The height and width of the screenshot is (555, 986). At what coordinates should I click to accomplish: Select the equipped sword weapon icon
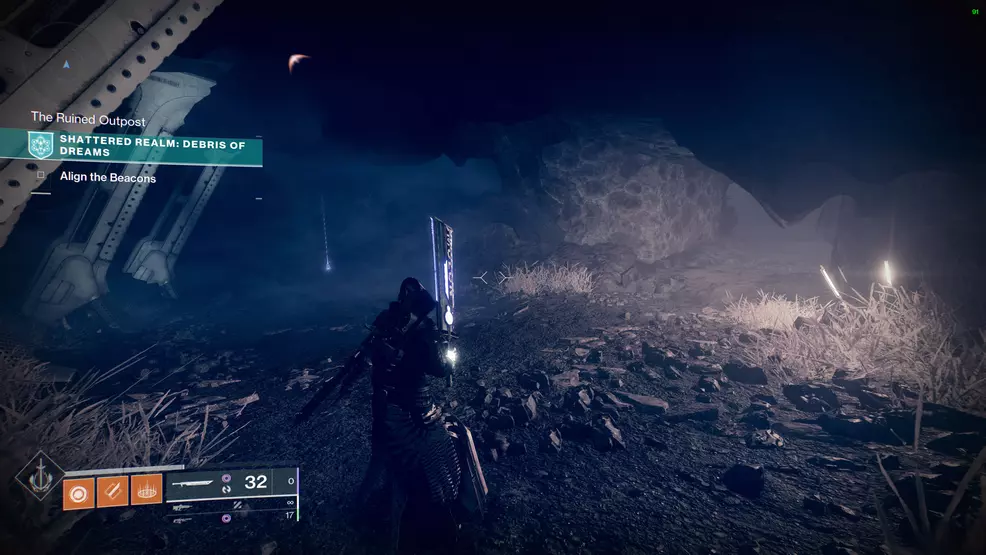click(194, 482)
